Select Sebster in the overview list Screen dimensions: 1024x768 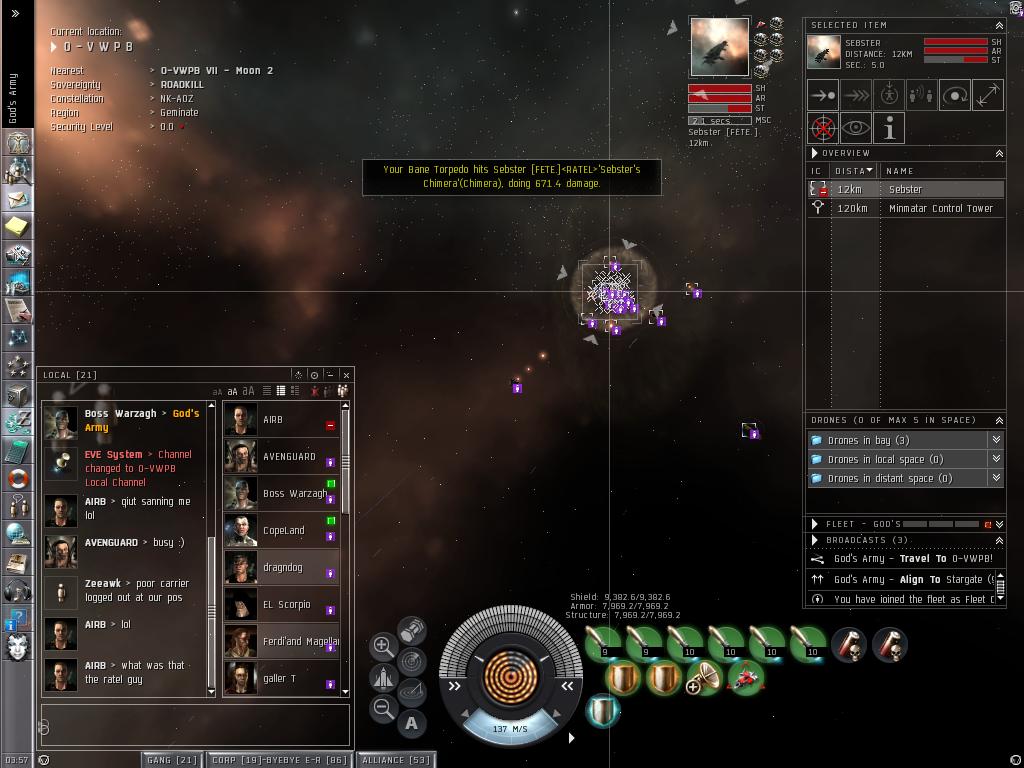(905, 189)
